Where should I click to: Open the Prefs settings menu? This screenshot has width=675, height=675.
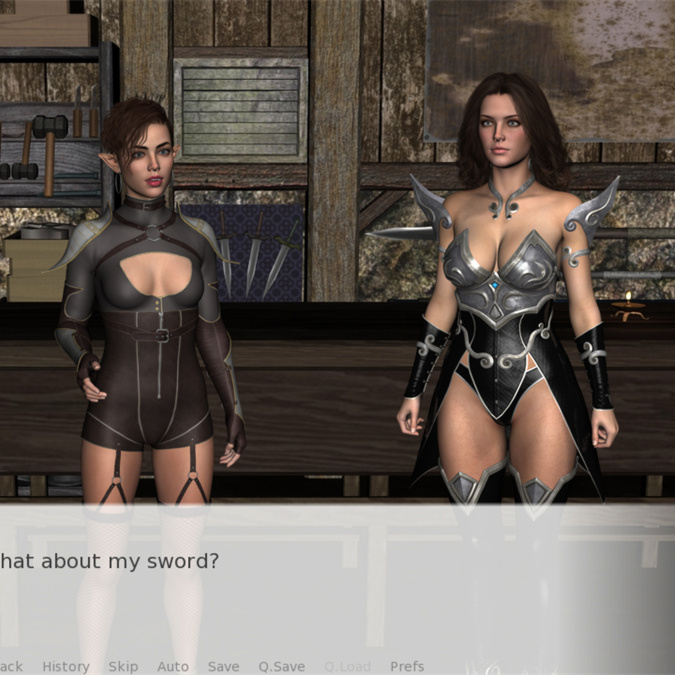coord(407,666)
